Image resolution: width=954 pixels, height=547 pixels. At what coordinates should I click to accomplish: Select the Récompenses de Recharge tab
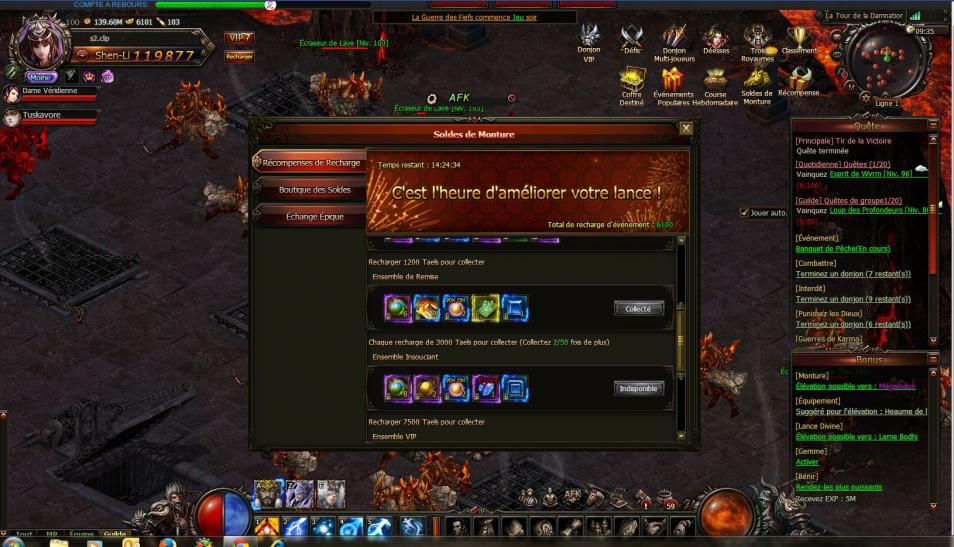[x=311, y=162]
